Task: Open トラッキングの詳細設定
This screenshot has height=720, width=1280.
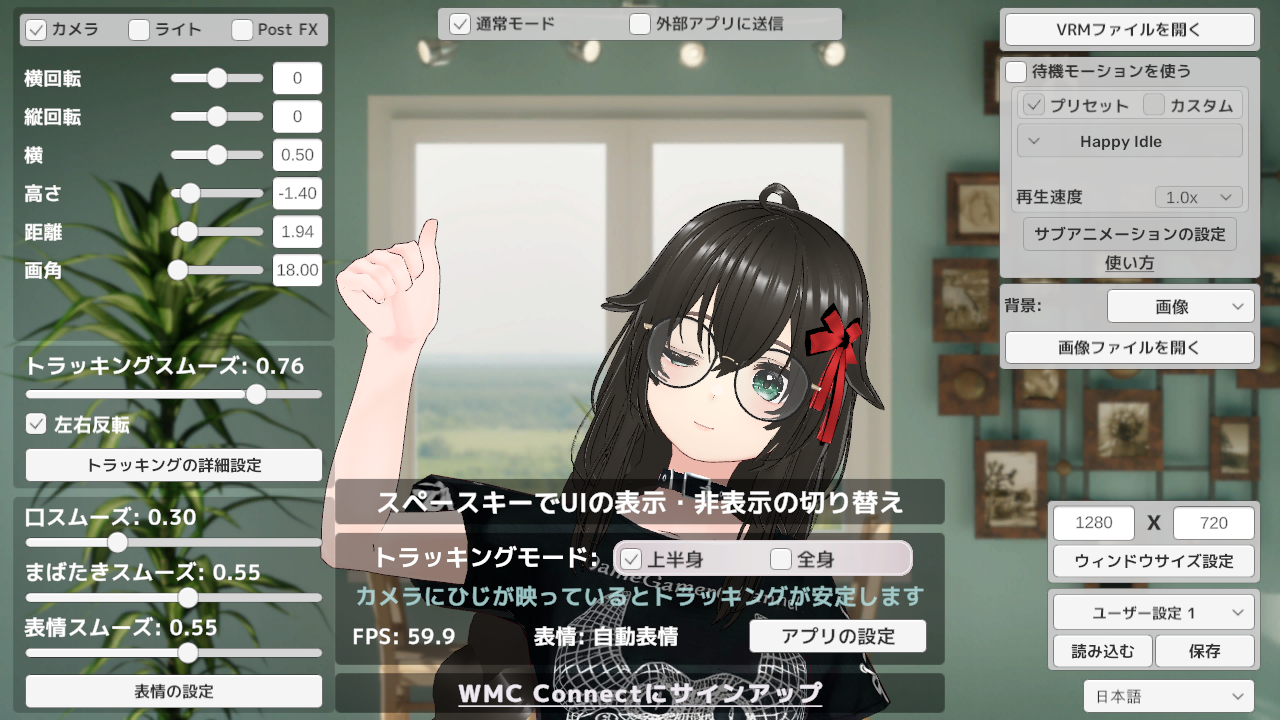Action: 174,465
